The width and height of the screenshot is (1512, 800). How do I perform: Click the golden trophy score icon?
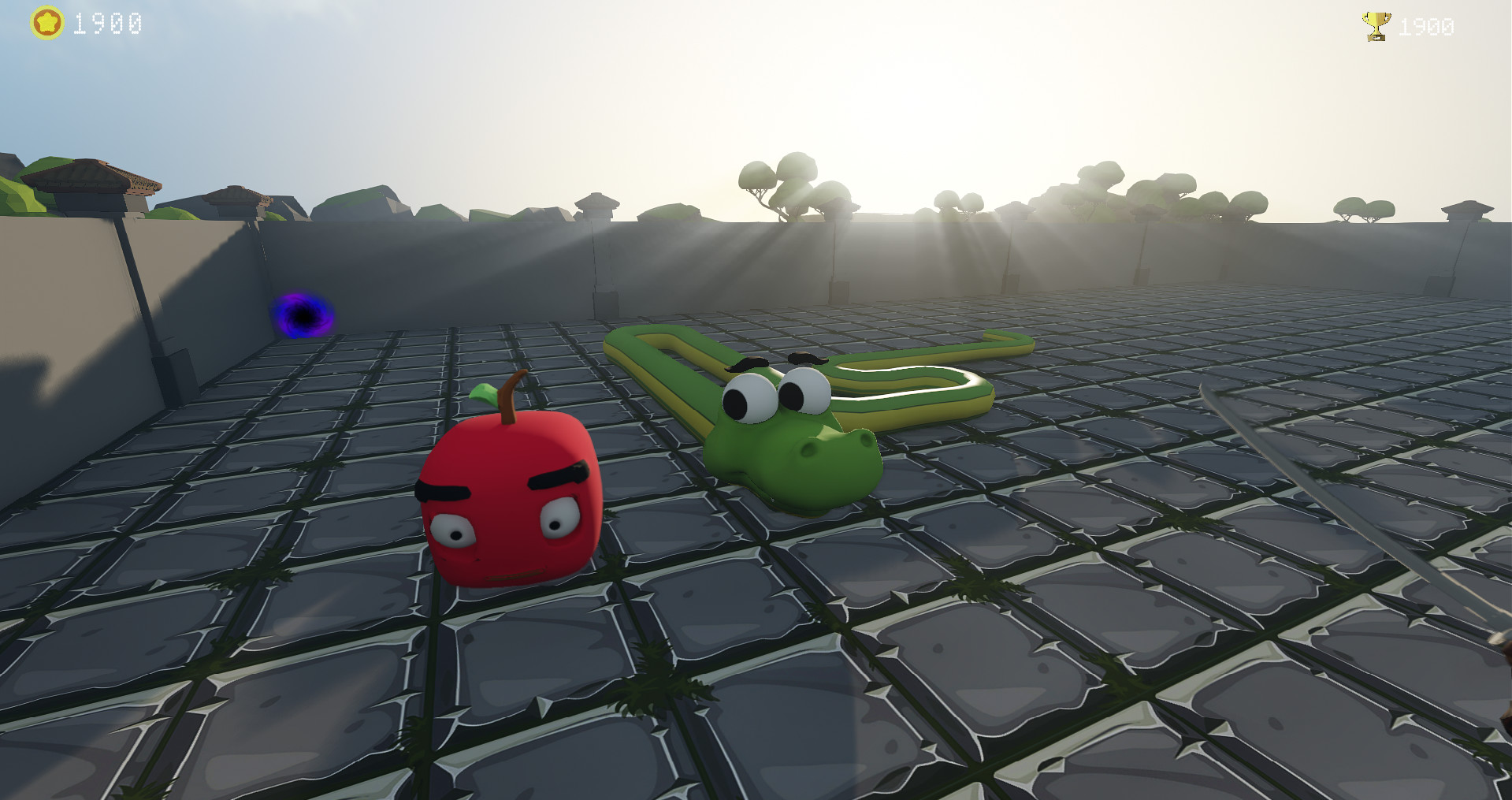(x=1376, y=25)
